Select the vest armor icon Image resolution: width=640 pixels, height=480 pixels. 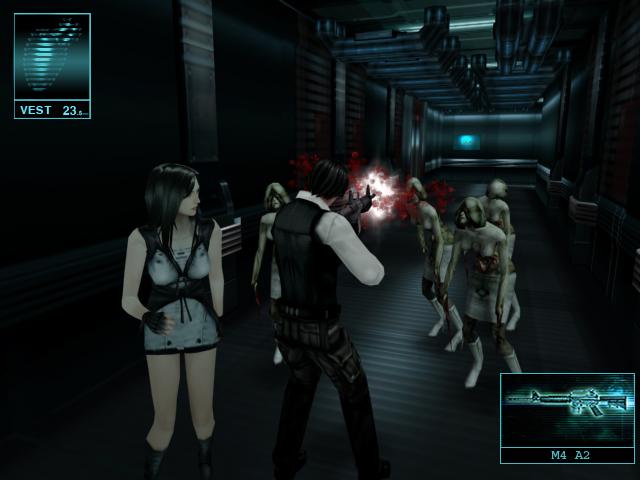coord(52,56)
